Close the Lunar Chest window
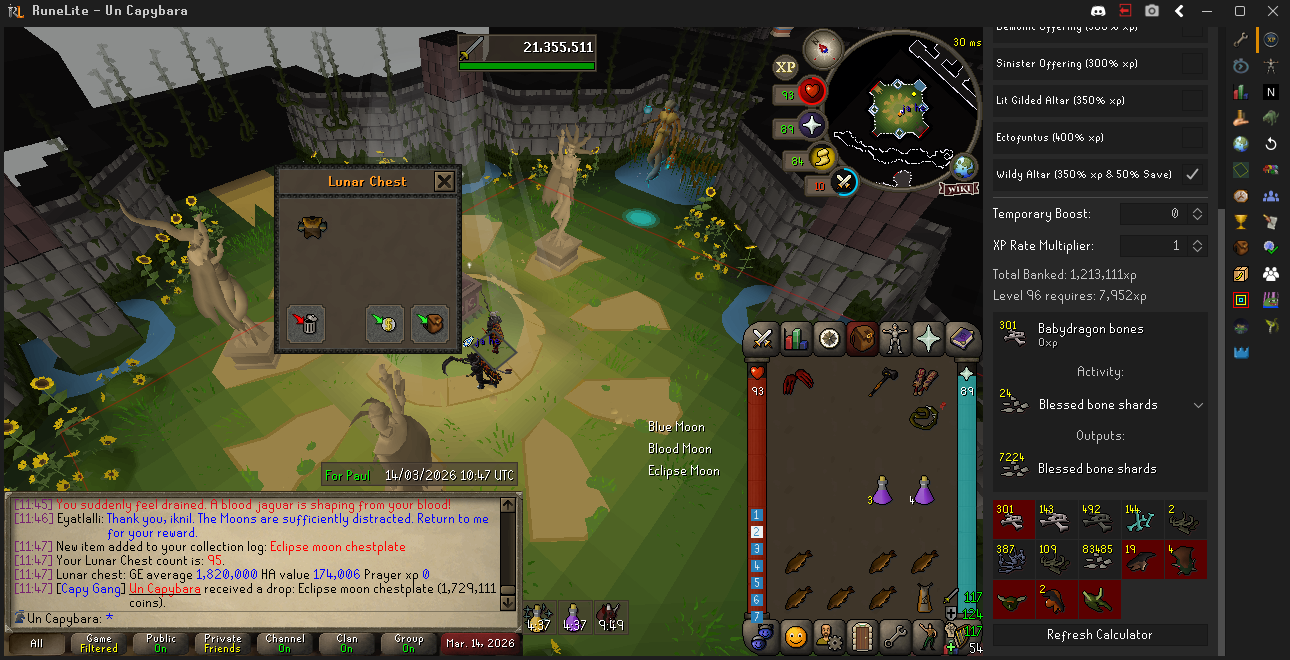The height and width of the screenshot is (660, 1290). (x=444, y=181)
